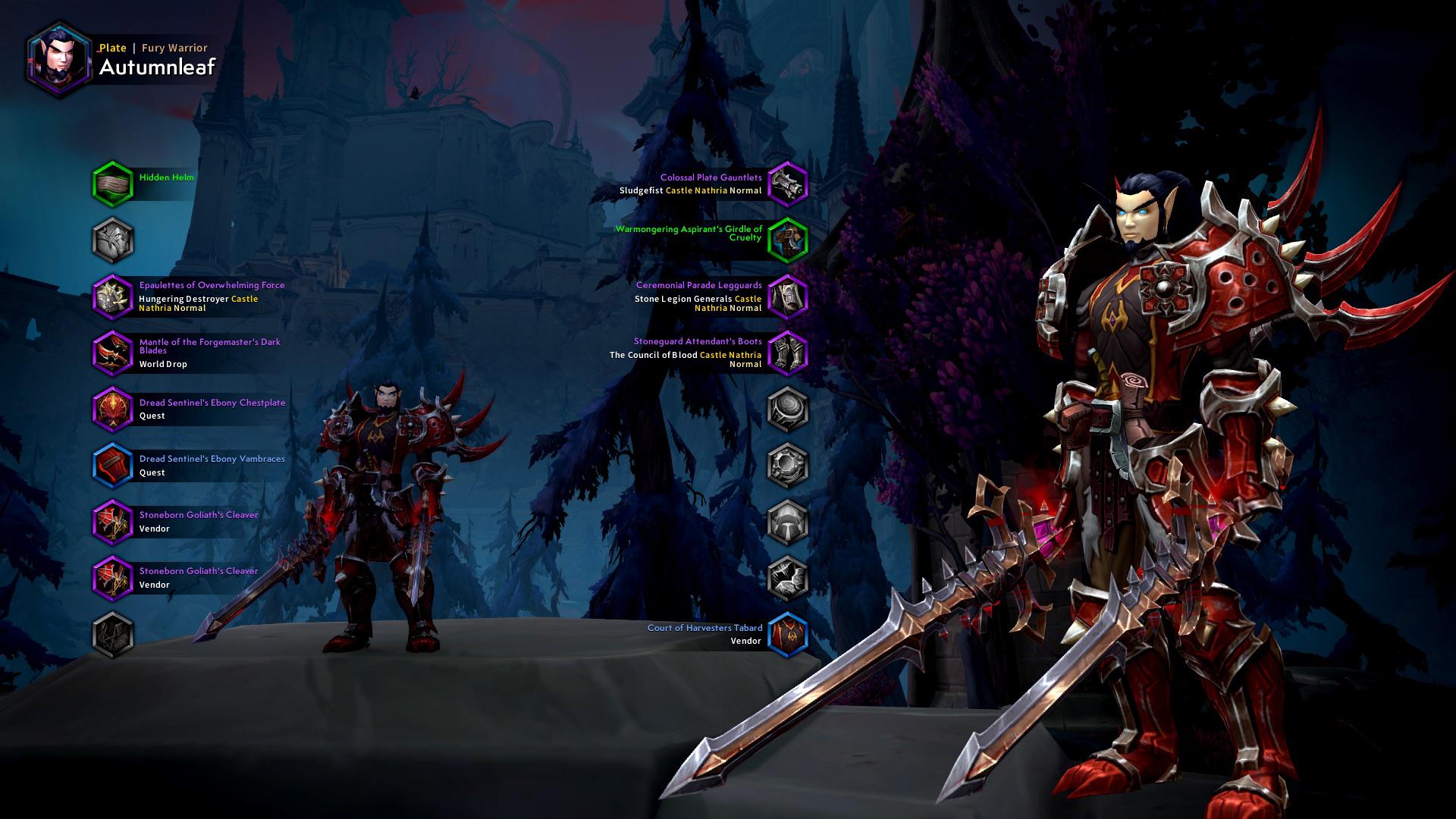Open the Ceremonial Parade Legguards slot
This screenshot has height=819, width=1456.
(789, 297)
